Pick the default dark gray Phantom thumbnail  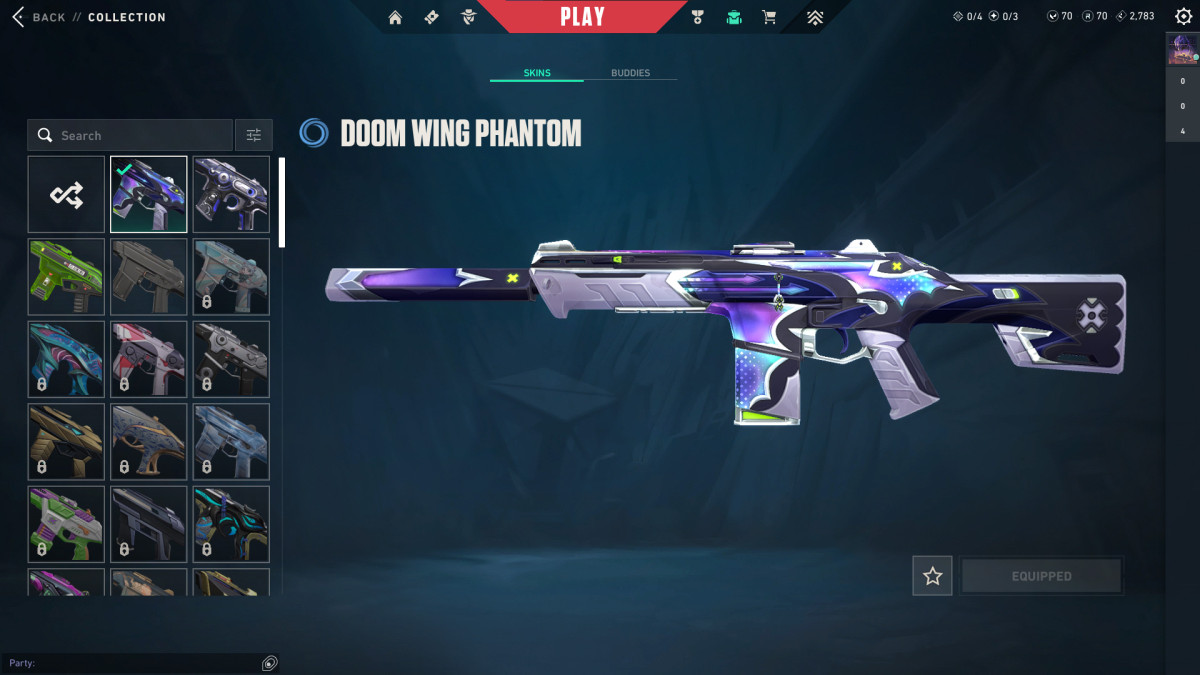148,277
